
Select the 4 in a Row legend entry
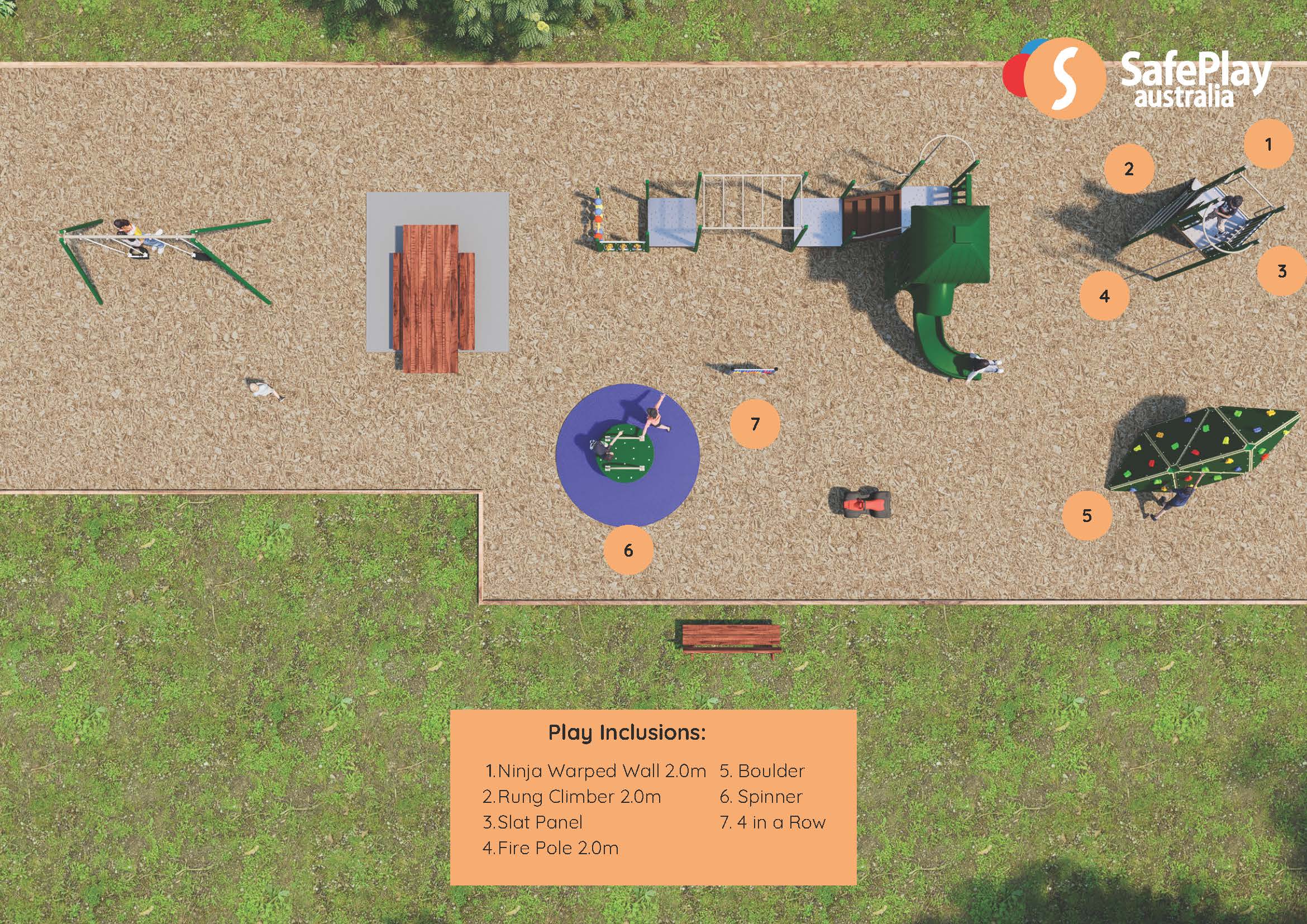click(x=772, y=822)
